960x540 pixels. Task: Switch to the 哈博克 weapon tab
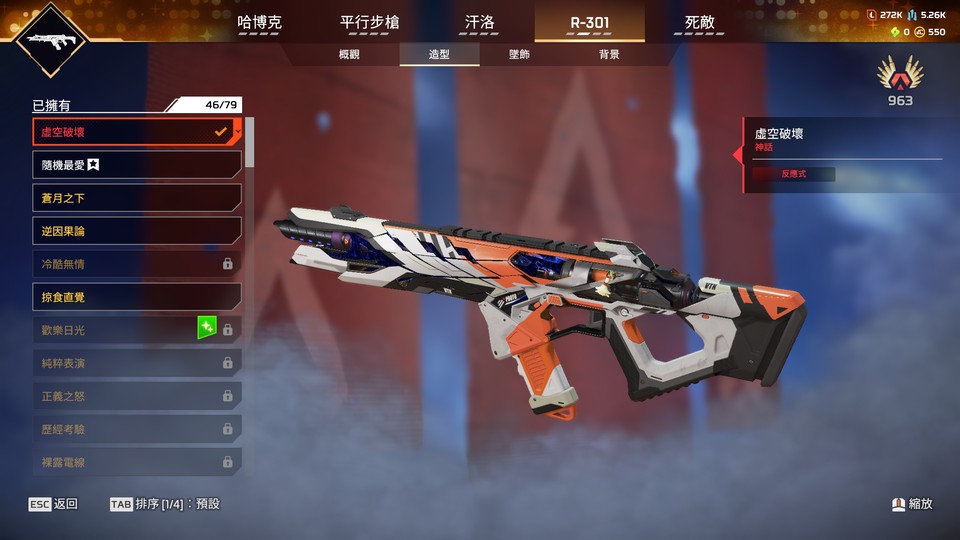(259, 22)
